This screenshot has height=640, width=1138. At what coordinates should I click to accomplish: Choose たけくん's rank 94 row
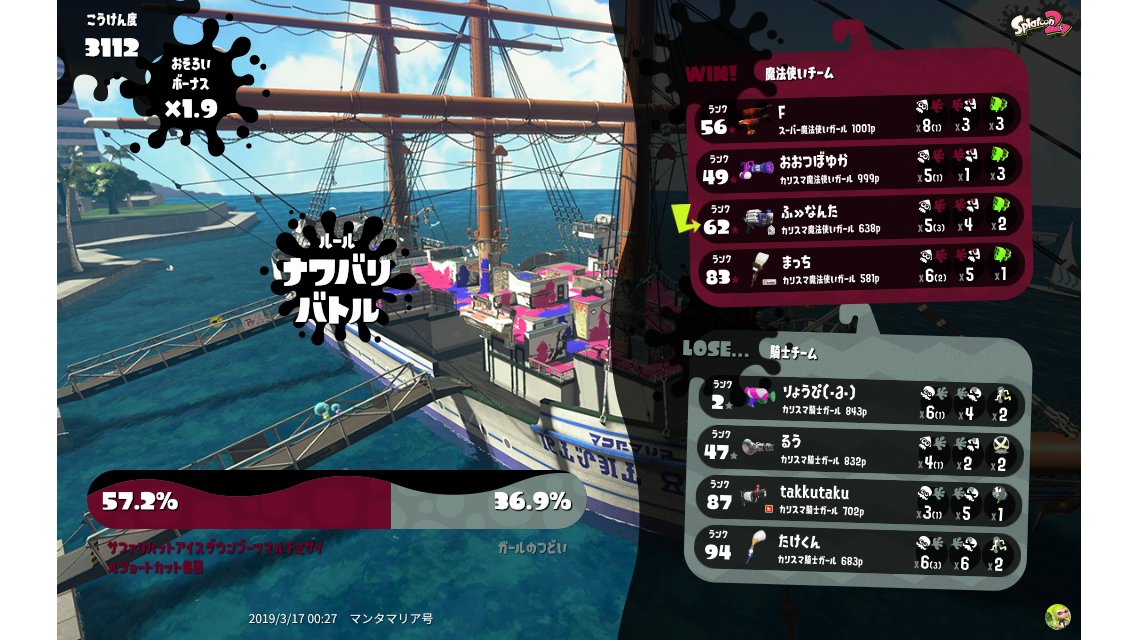[858, 551]
